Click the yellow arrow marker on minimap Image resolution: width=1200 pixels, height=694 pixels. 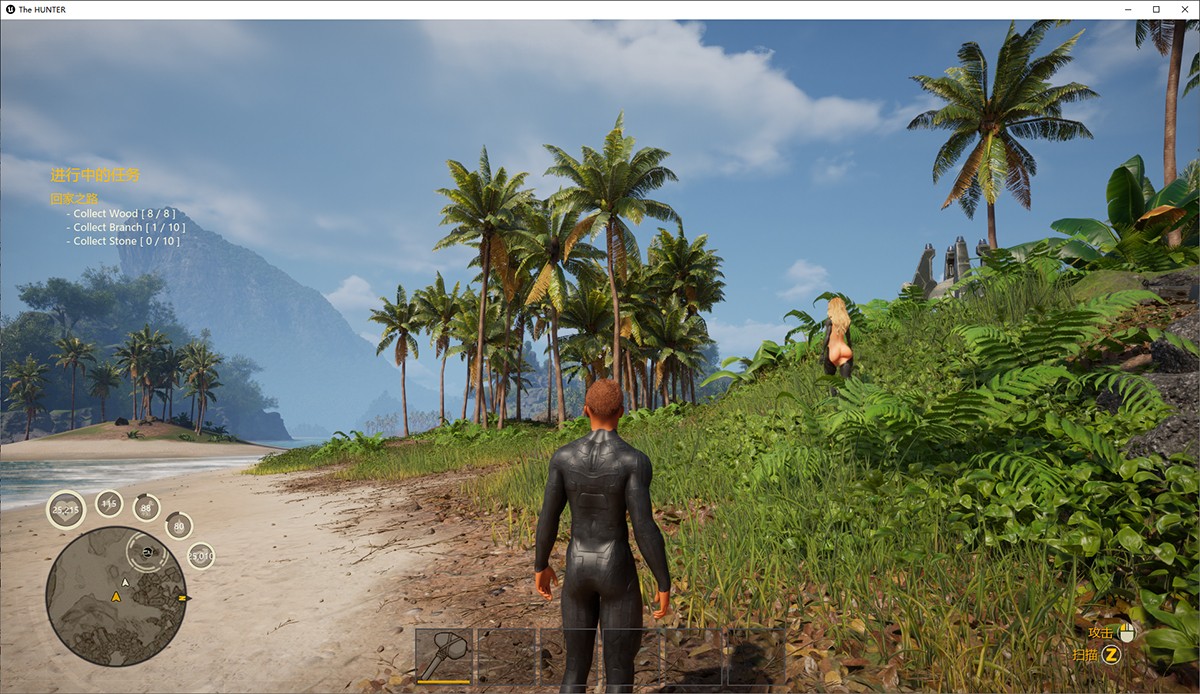(116, 597)
